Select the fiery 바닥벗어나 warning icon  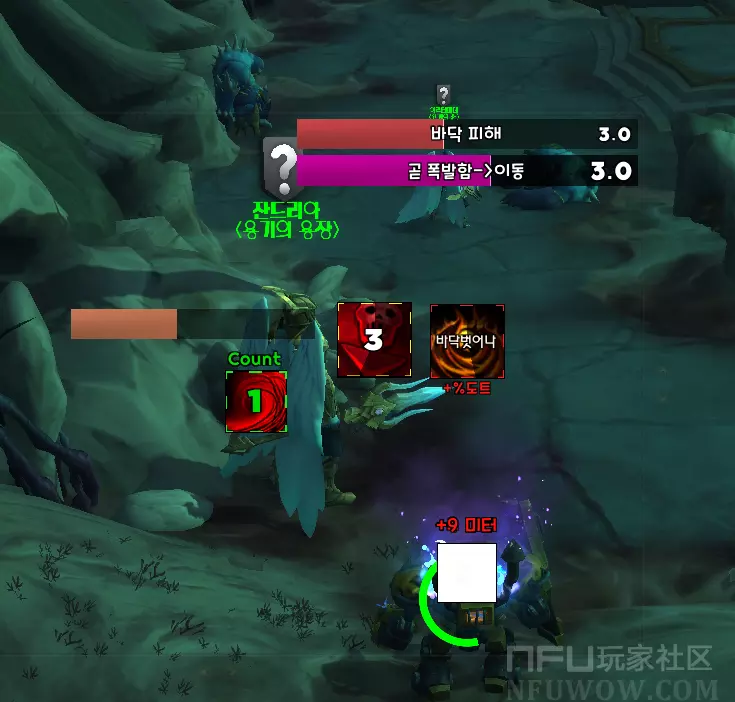point(467,341)
